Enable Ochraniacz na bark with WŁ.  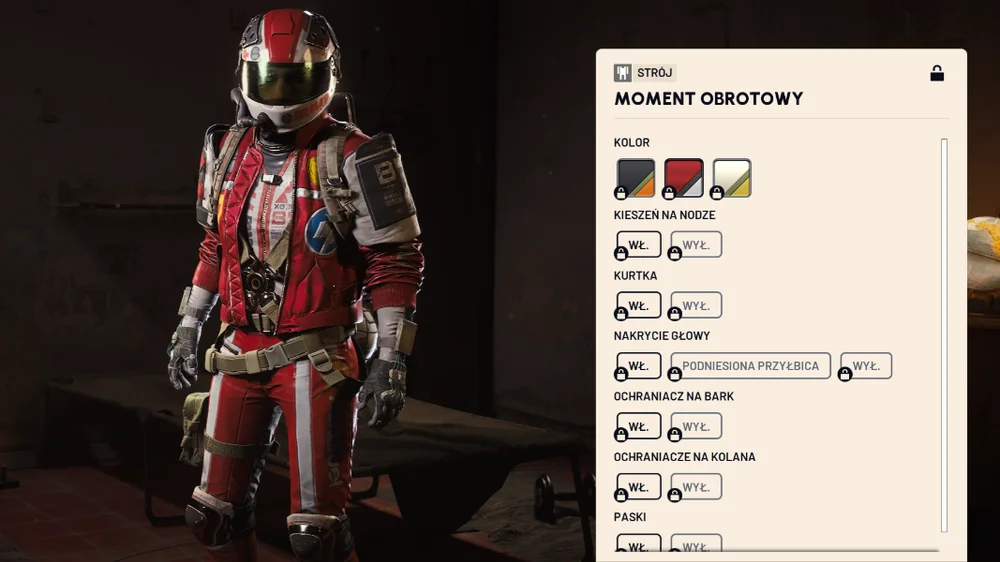(639, 427)
